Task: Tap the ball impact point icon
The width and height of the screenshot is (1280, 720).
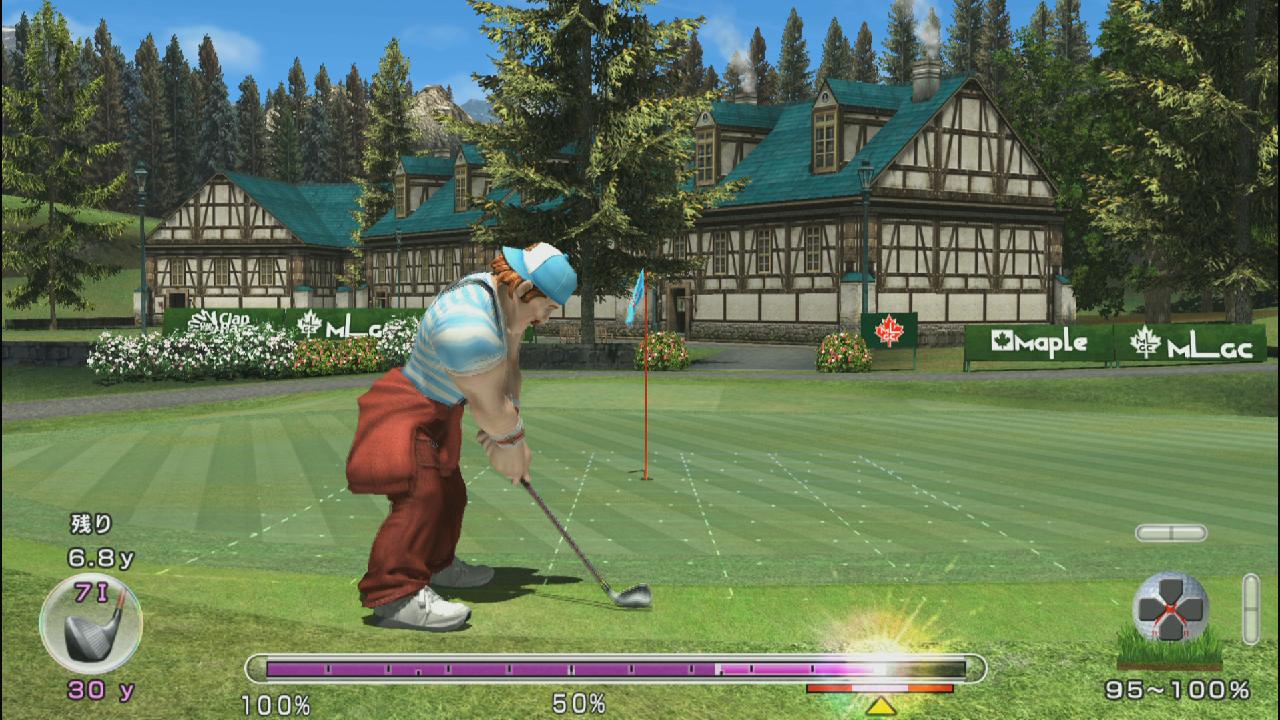Action: [x=1170, y=607]
